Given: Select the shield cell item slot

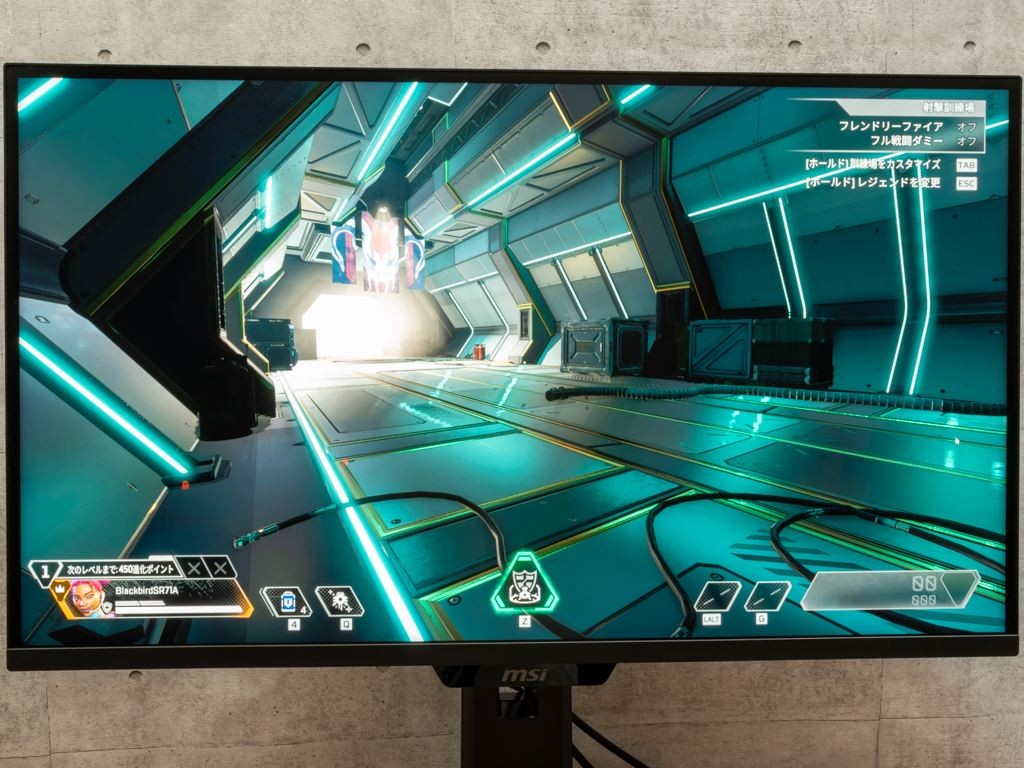Looking at the screenshot, I should point(285,601).
